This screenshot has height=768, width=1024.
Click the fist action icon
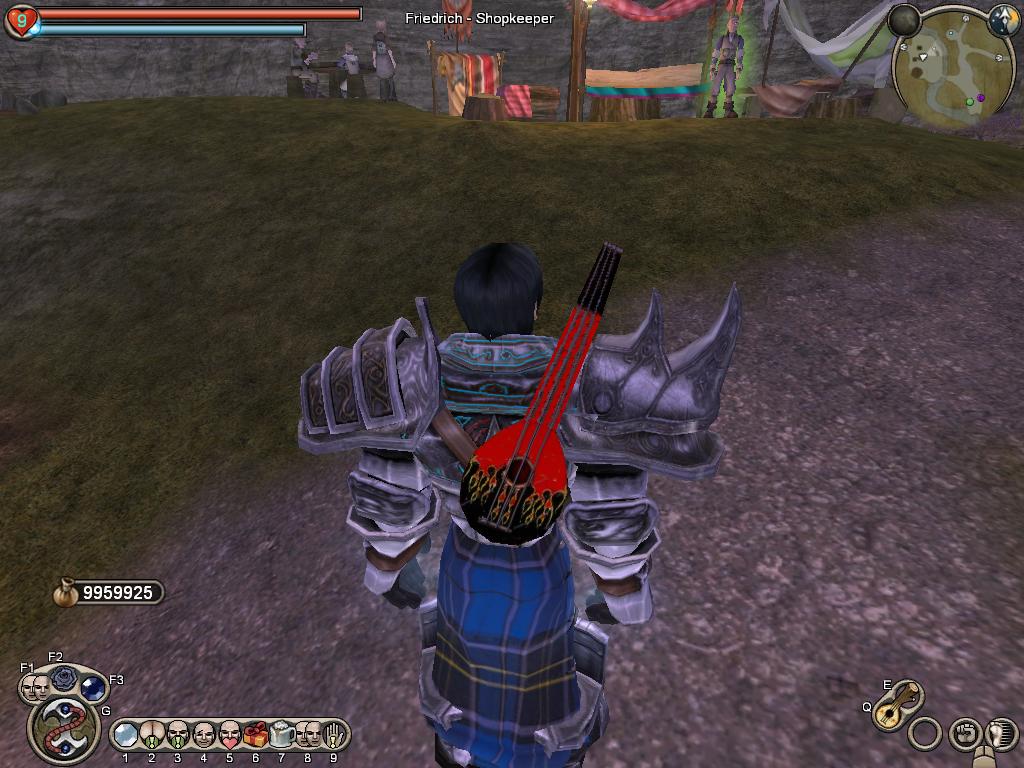click(963, 734)
